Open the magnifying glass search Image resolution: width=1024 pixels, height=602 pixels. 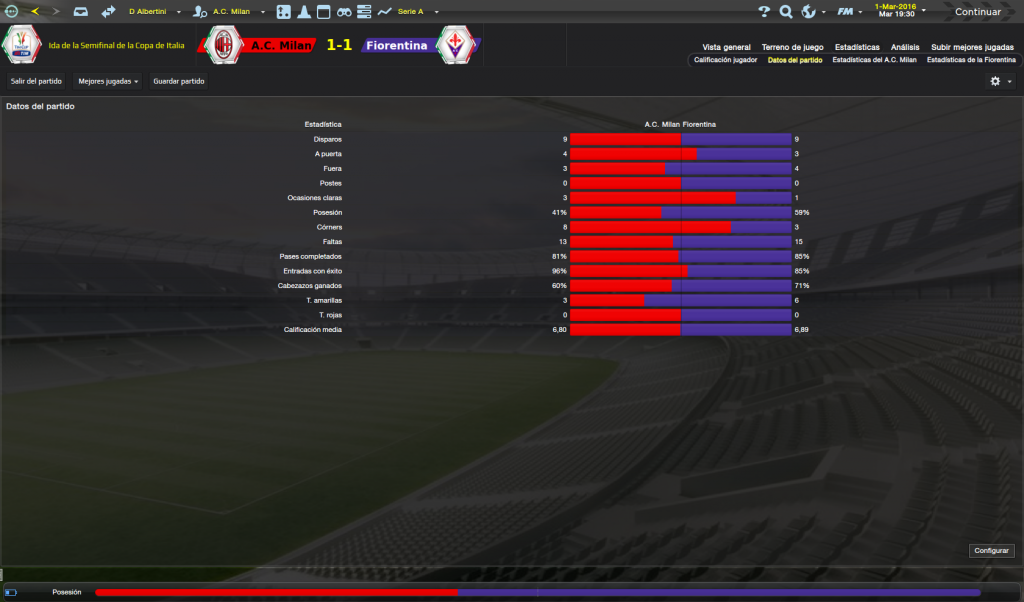(x=786, y=12)
